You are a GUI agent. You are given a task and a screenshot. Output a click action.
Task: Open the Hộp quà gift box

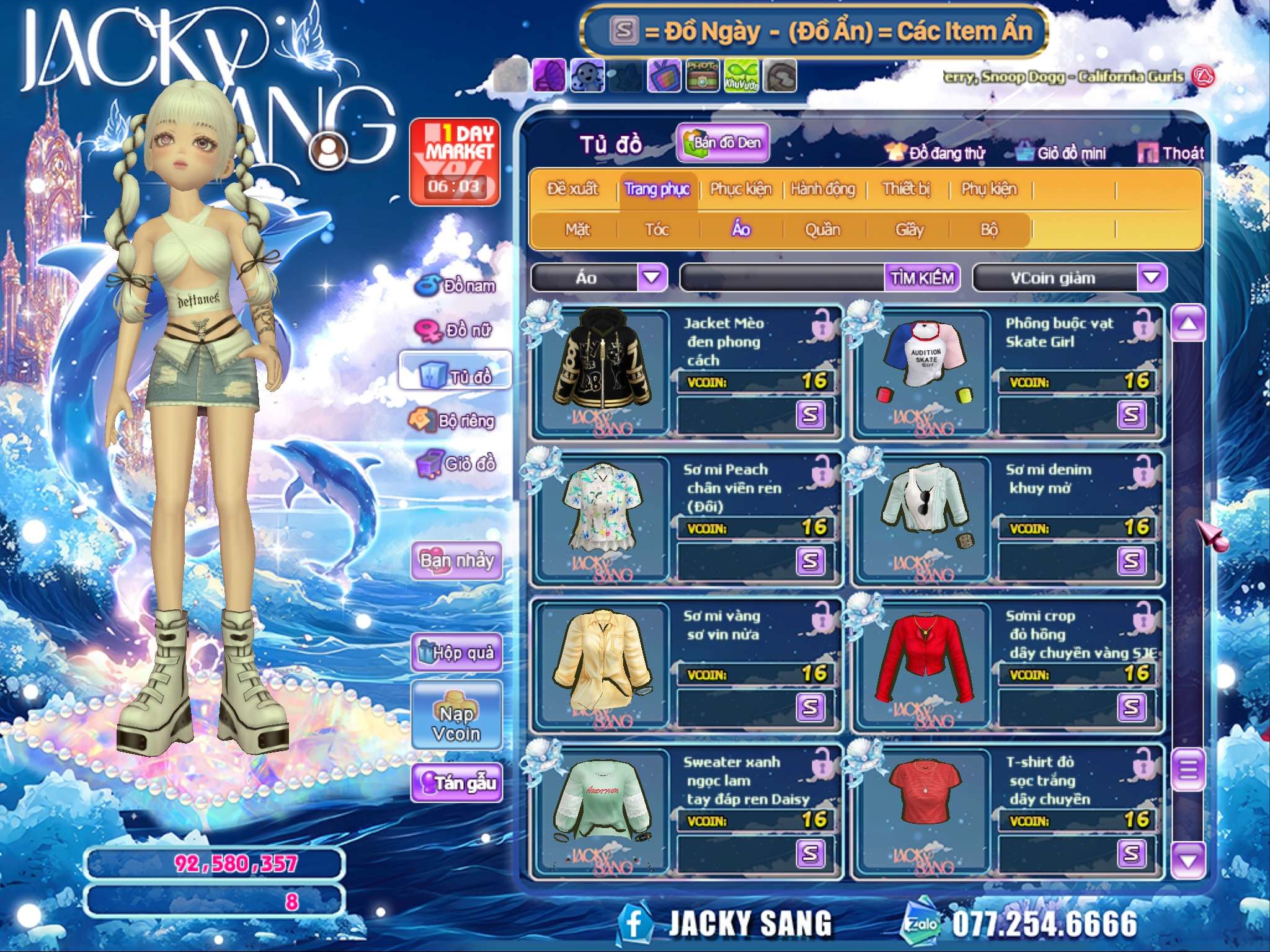456,652
